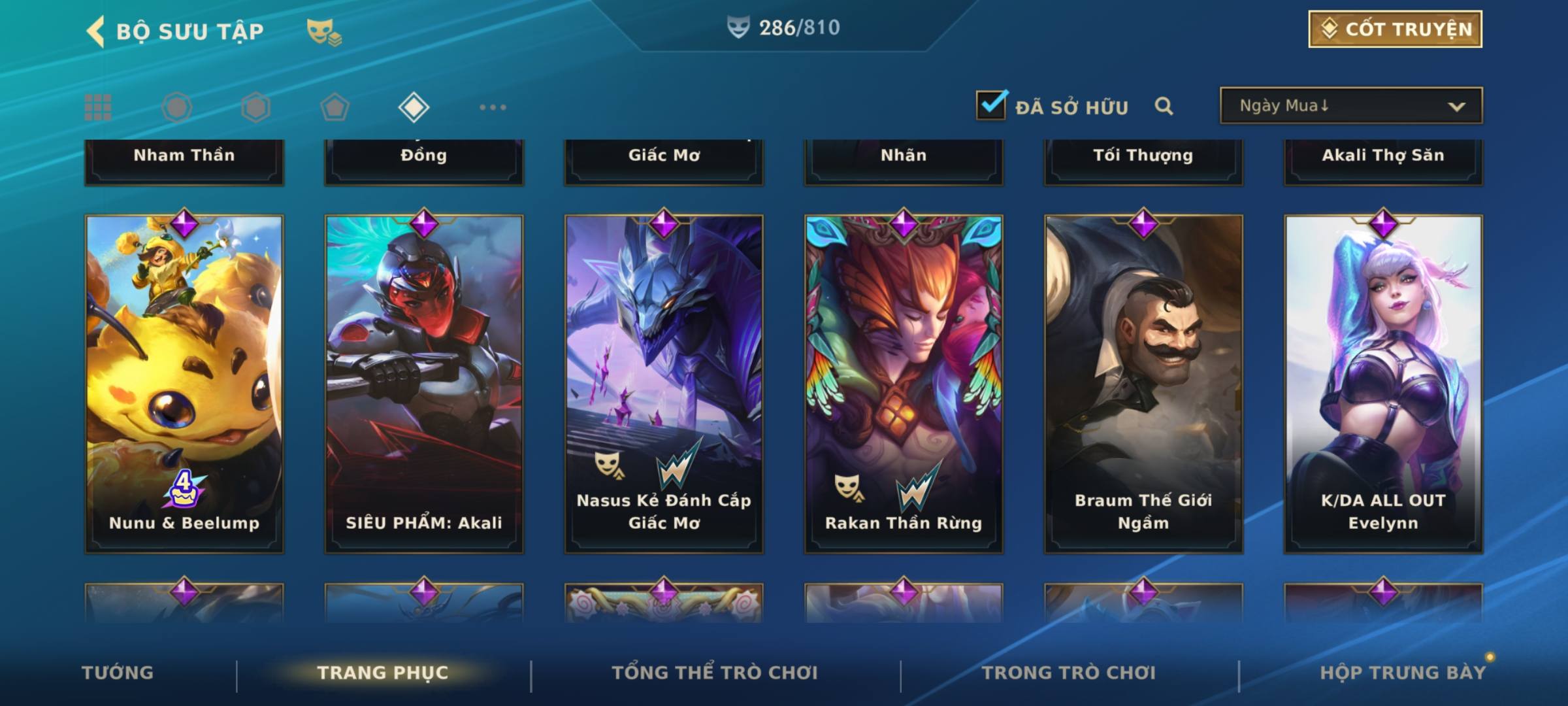
Task: Open the Ngày Mua sort dropdown
Action: coord(1350,106)
